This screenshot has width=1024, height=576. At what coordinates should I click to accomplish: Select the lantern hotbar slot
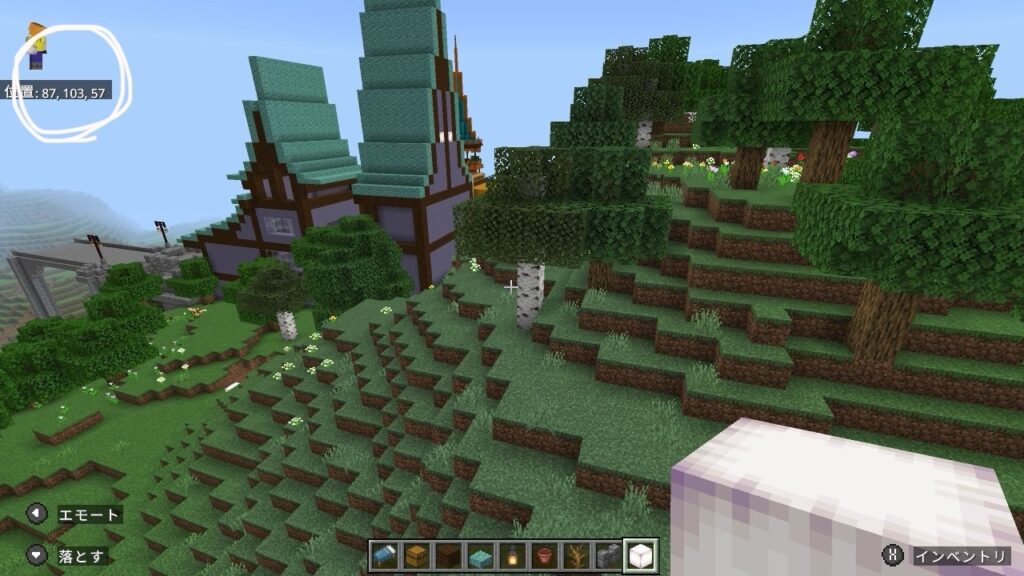(x=511, y=556)
